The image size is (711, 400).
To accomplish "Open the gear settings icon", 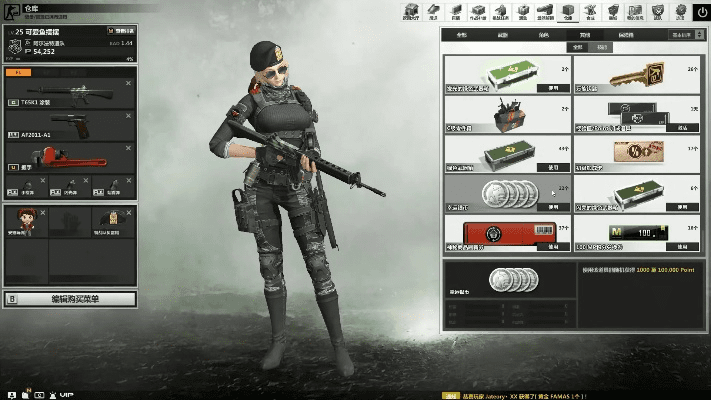I will coord(681,11).
